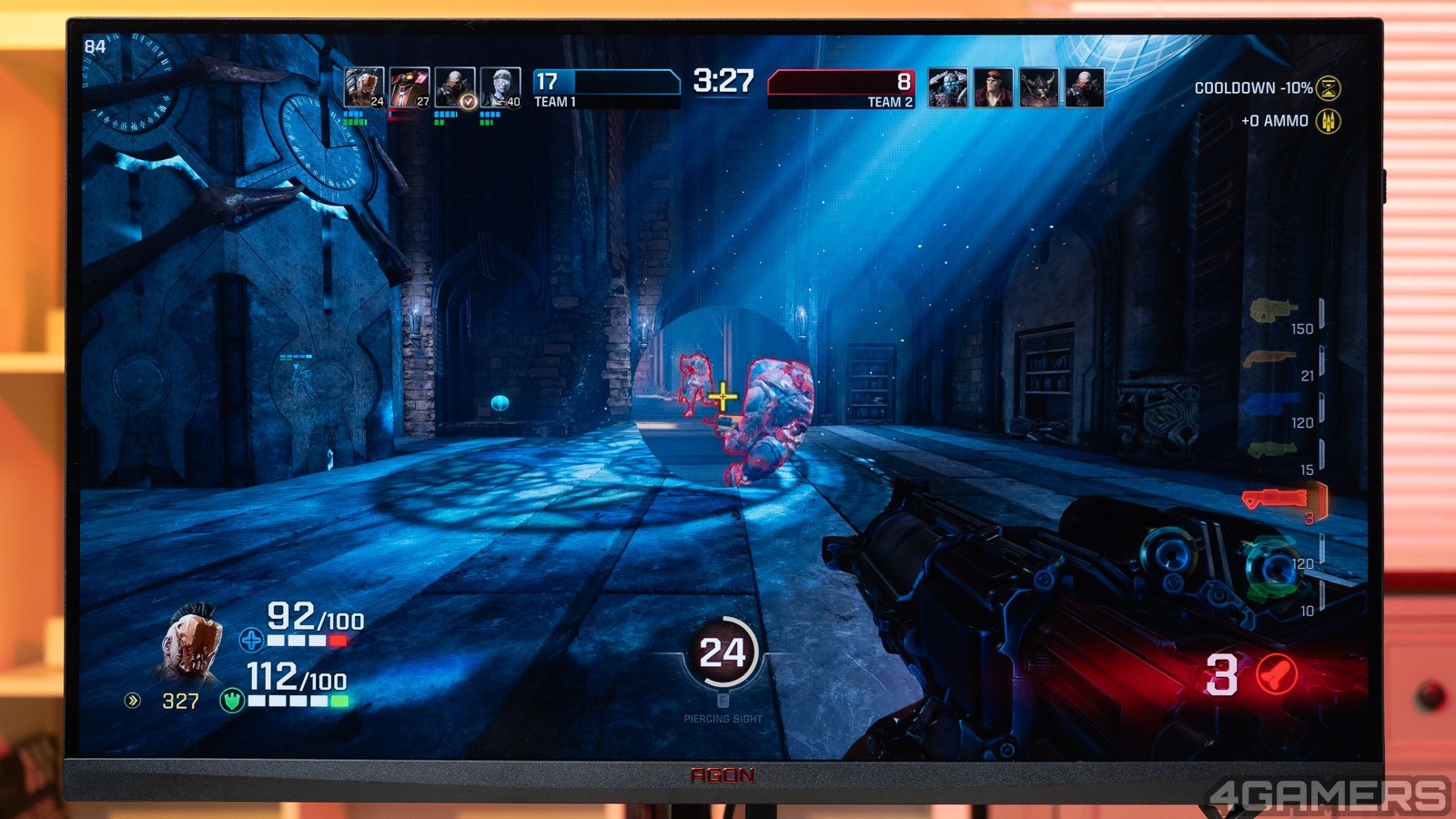Image resolution: width=1456 pixels, height=819 pixels.
Task: Click the blue armored Team 2 portrait
Action: [x=947, y=88]
